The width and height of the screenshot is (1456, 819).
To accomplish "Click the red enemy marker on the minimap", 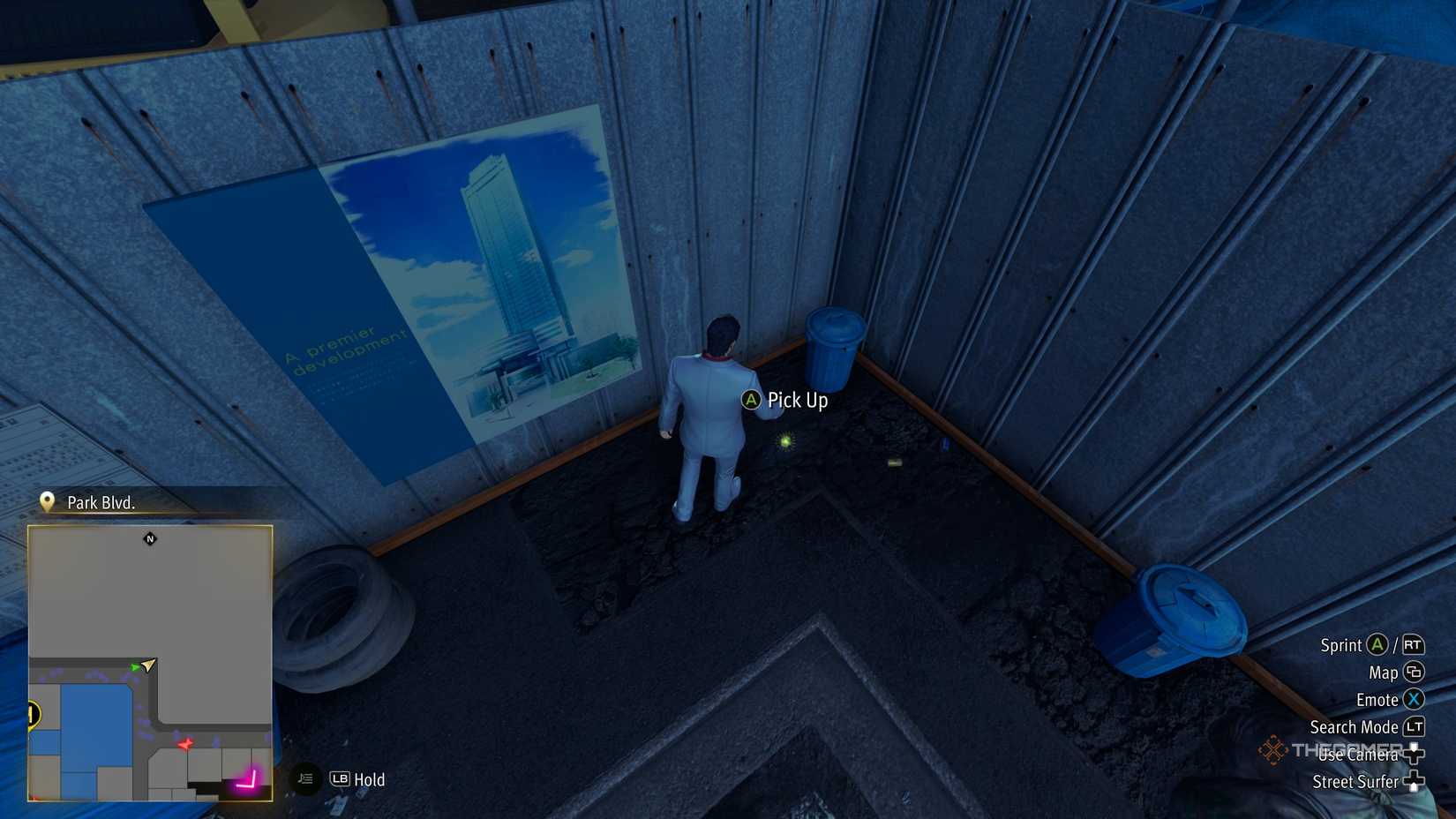I will point(185,744).
